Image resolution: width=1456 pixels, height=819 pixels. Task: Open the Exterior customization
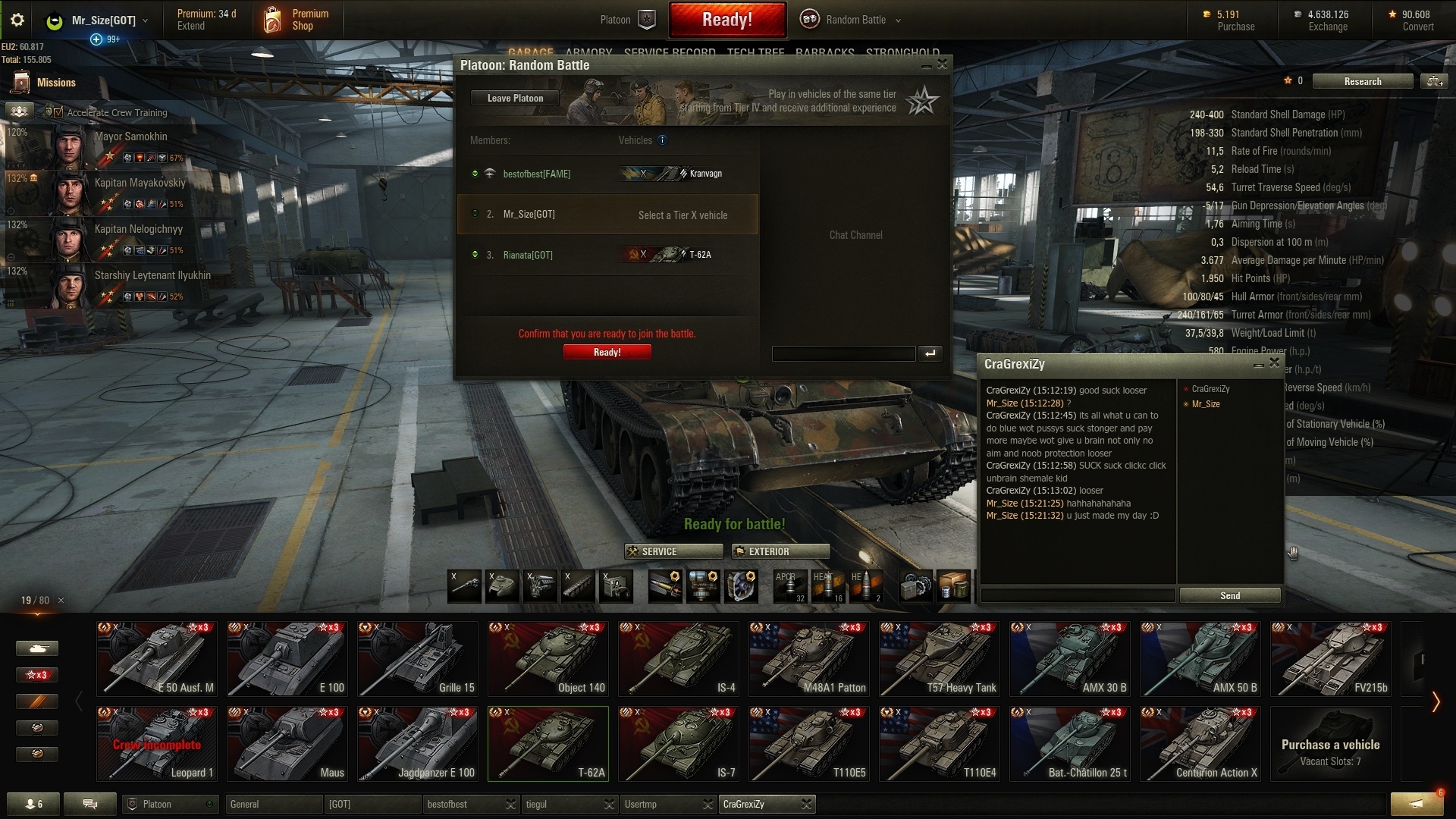(780, 551)
